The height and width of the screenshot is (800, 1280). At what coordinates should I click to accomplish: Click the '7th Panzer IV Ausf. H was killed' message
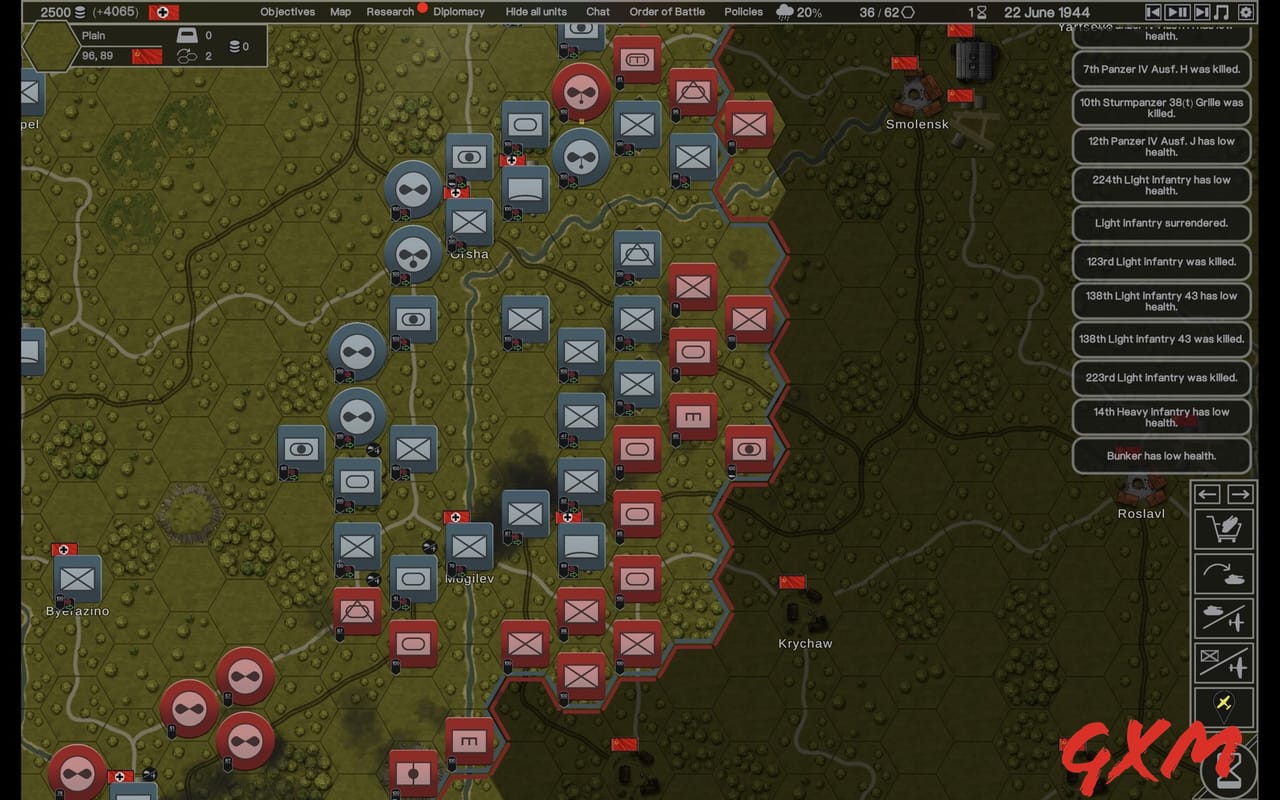tap(1161, 69)
